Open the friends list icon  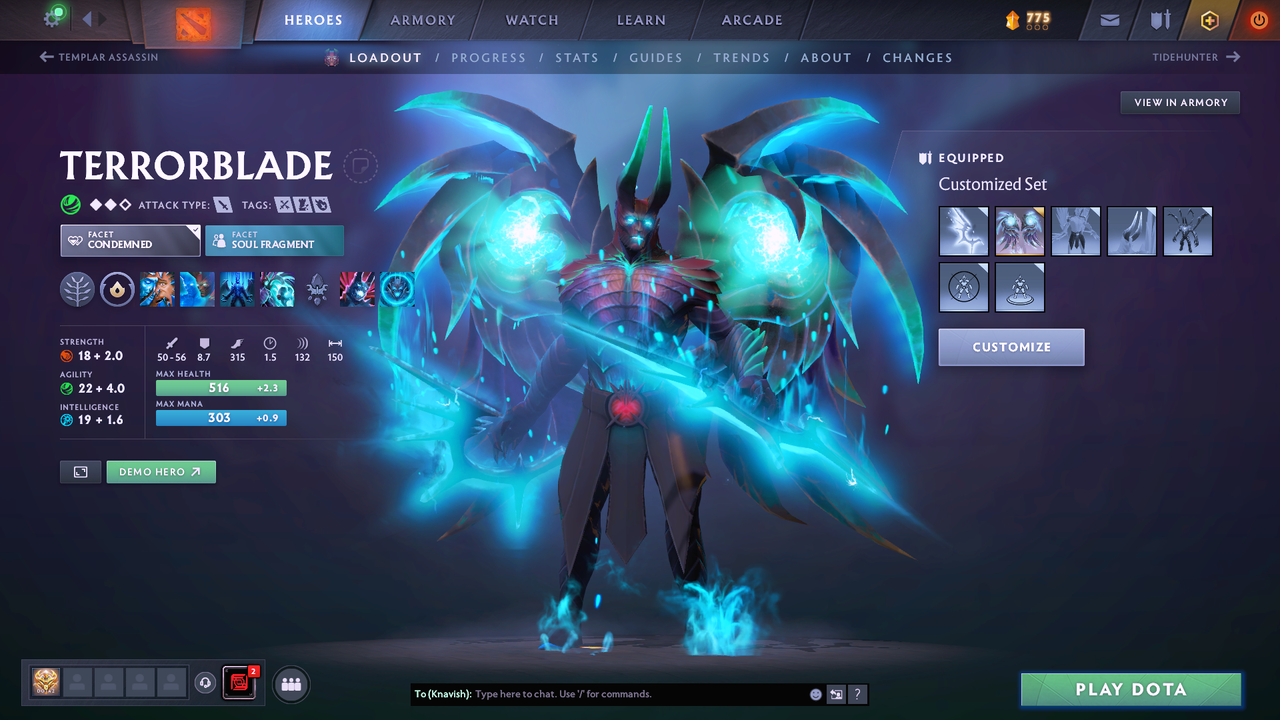[290, 684]
